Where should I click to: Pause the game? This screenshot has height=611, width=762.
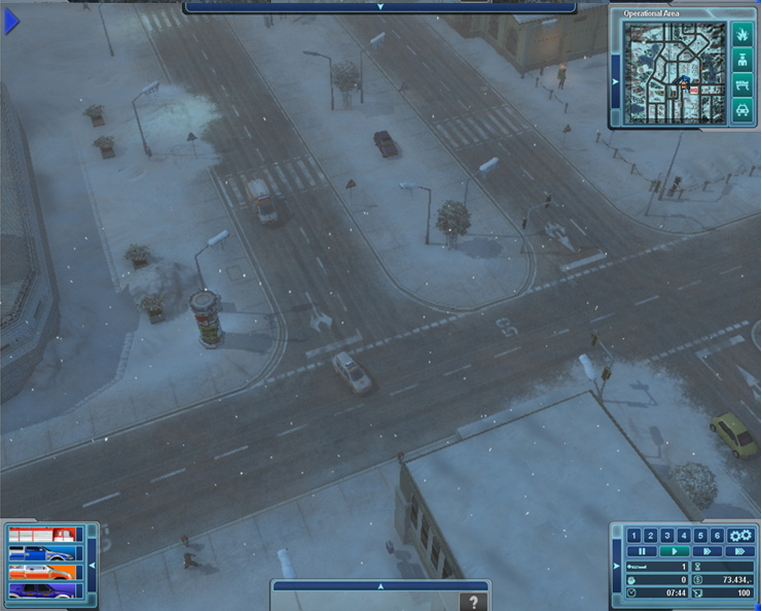pos(641,551)
